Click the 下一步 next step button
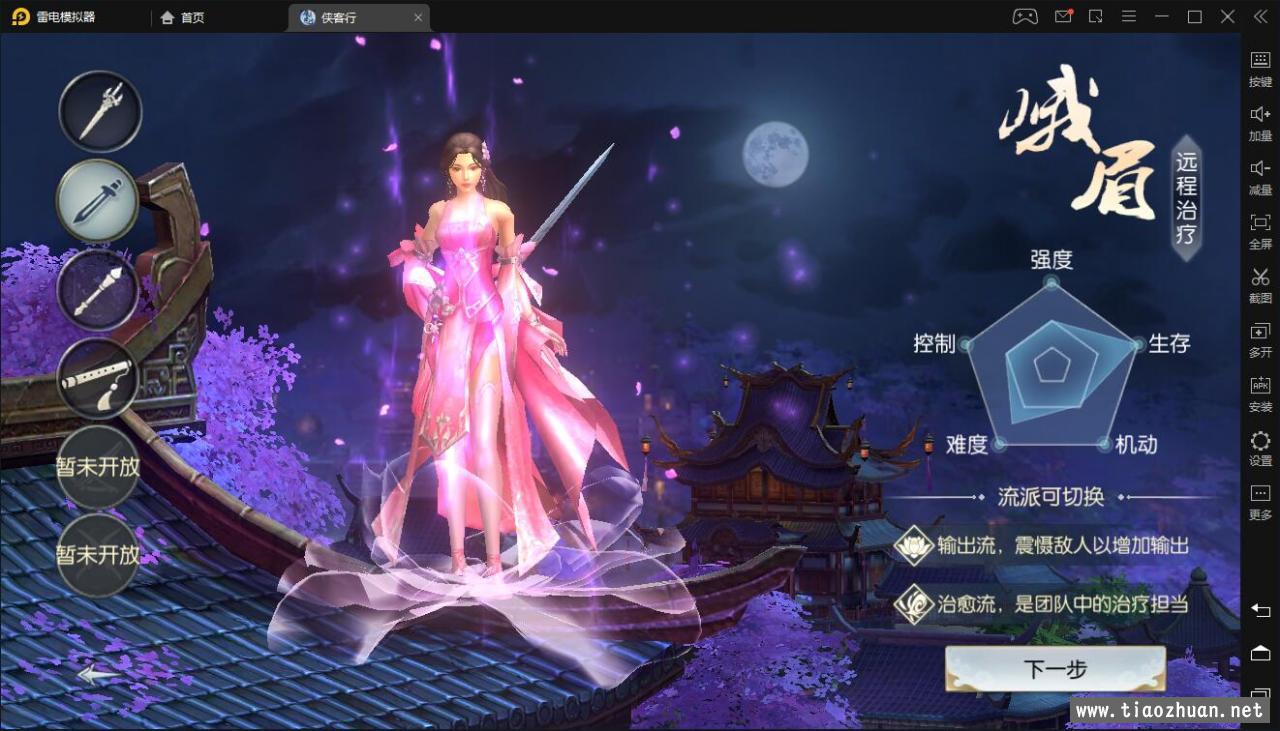The width and height of the screenshot is (1280, 731). point(1055,669)
